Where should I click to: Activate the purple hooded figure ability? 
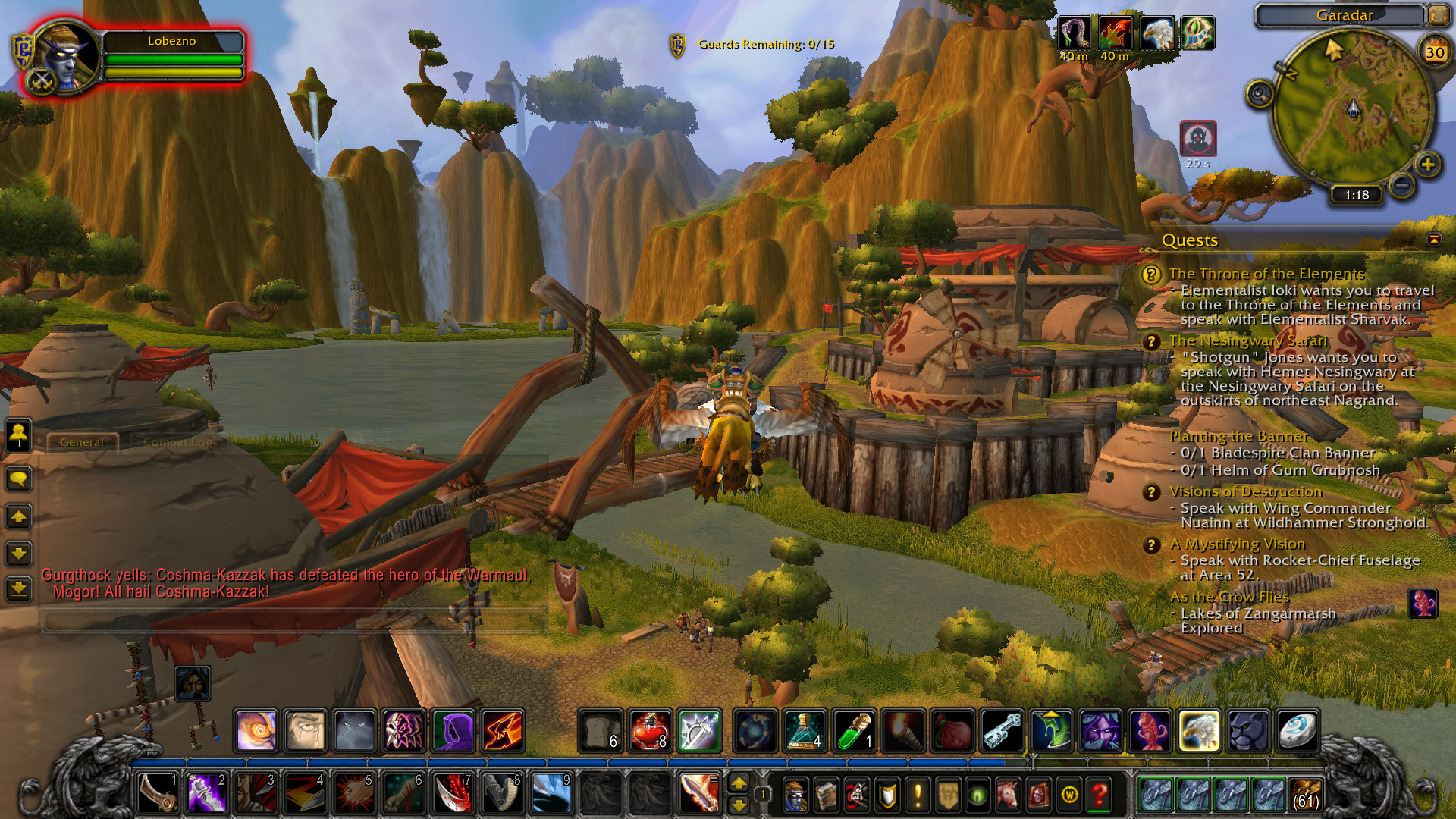(453, 730)
